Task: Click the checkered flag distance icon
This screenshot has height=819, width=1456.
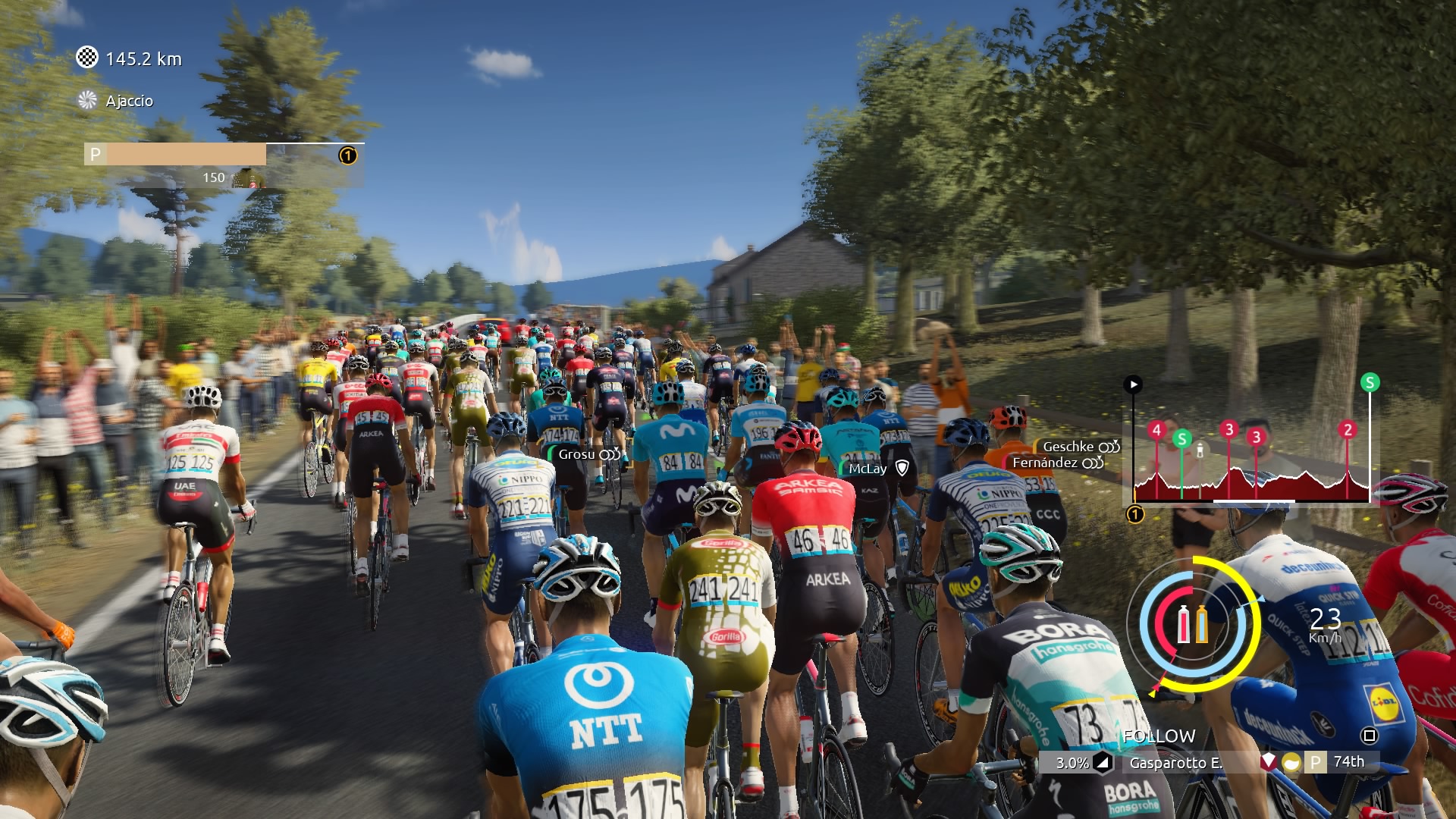Action: [87, 58]
